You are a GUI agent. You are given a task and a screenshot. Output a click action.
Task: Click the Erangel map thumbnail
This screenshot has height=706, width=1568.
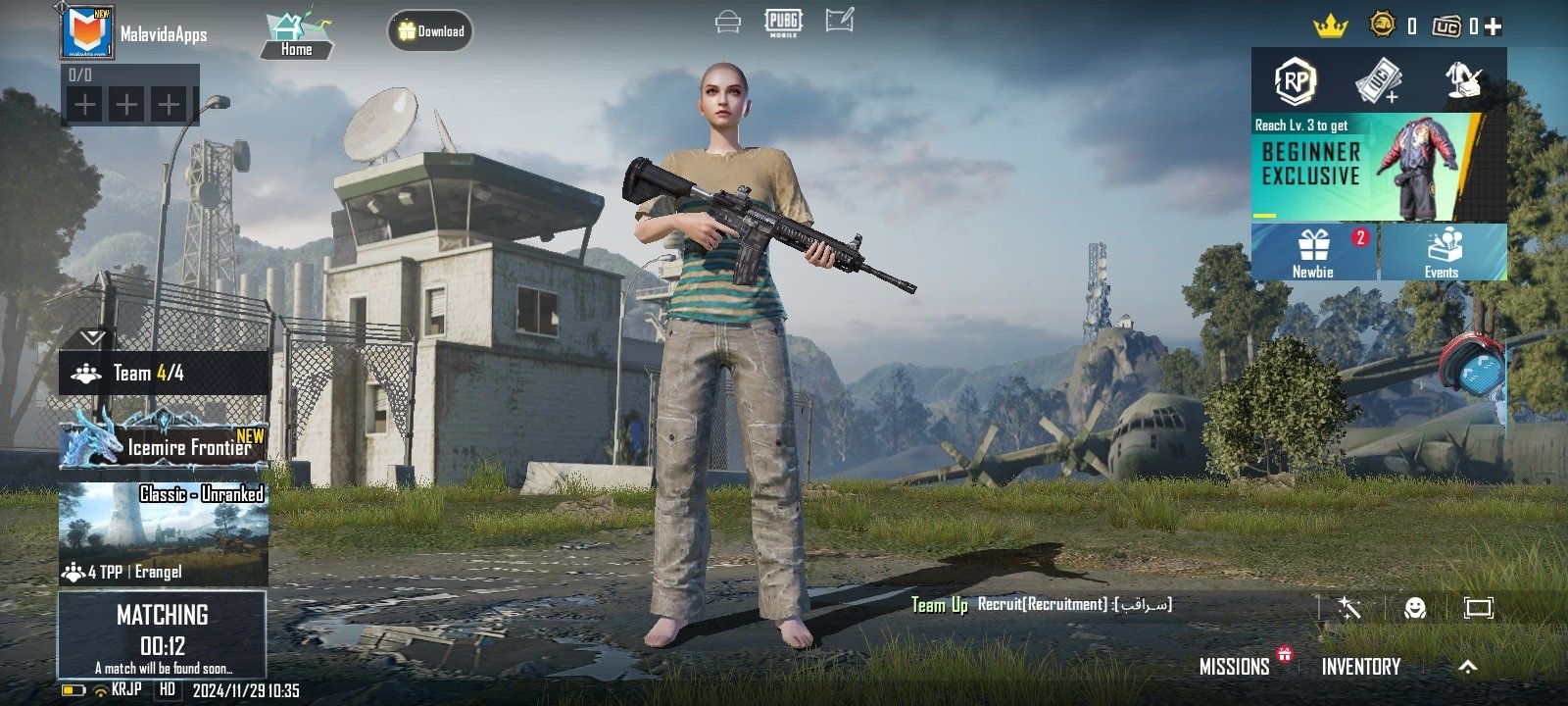165,534
